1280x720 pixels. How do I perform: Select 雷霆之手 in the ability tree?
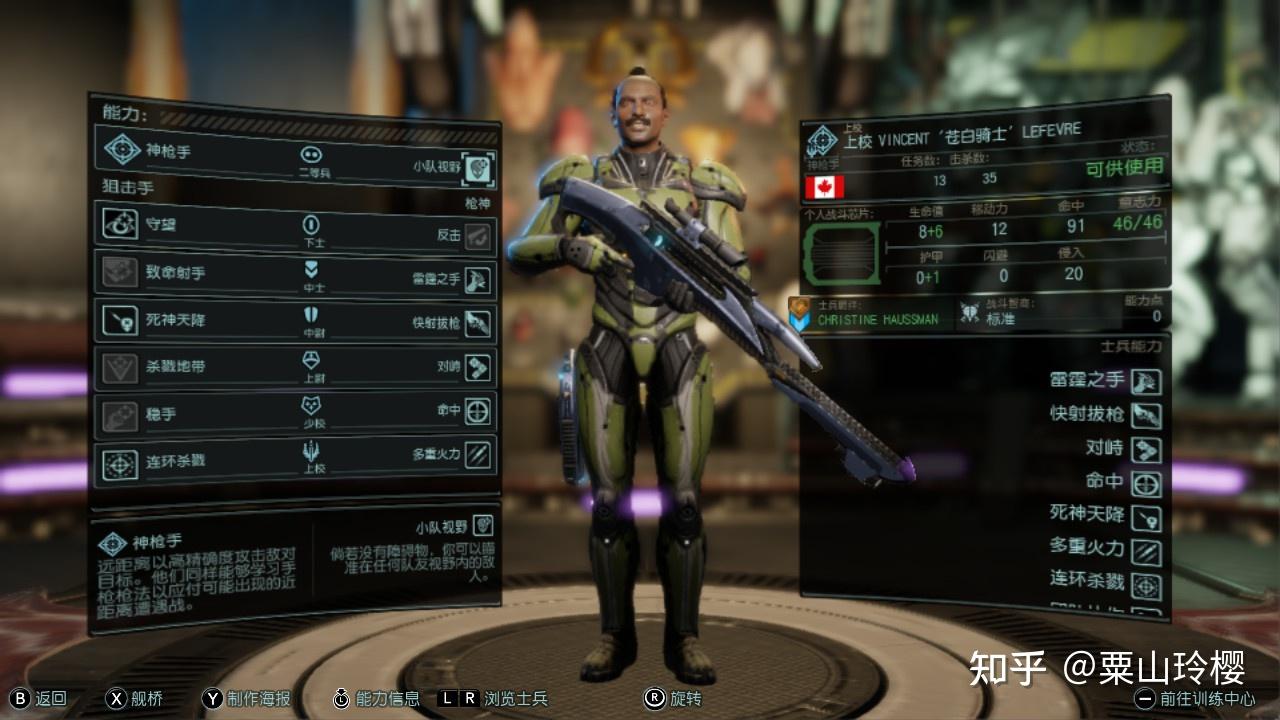(479, 280)
